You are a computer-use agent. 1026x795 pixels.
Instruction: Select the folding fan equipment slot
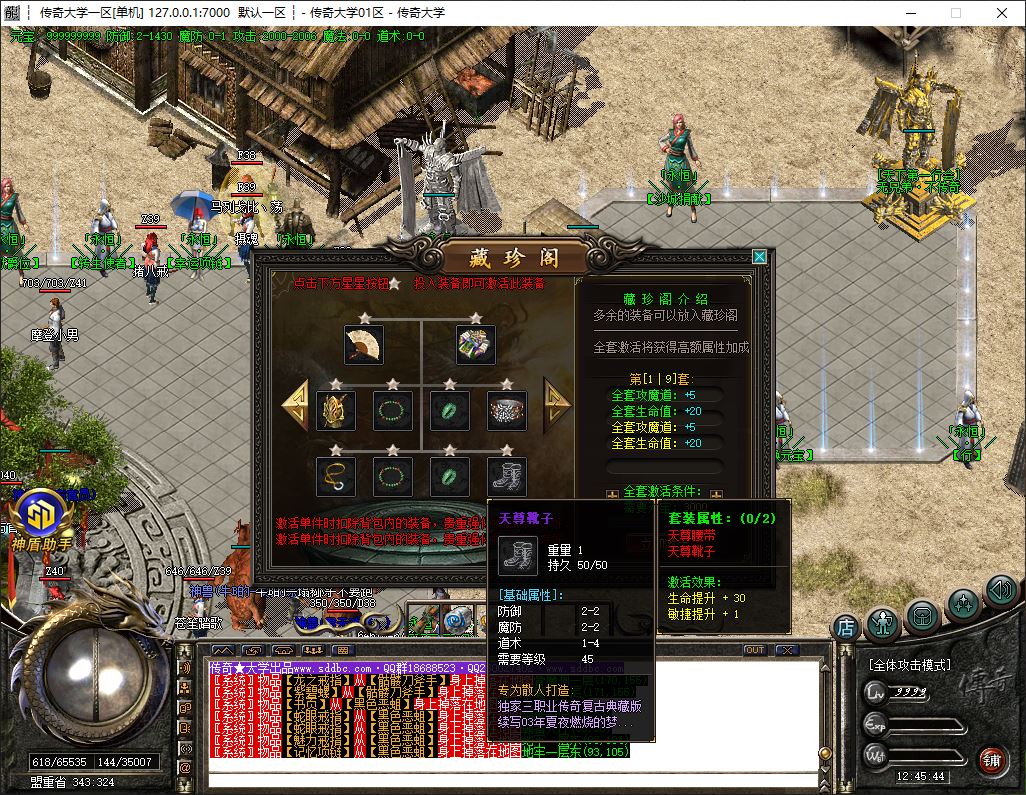(x=363, y=344)
